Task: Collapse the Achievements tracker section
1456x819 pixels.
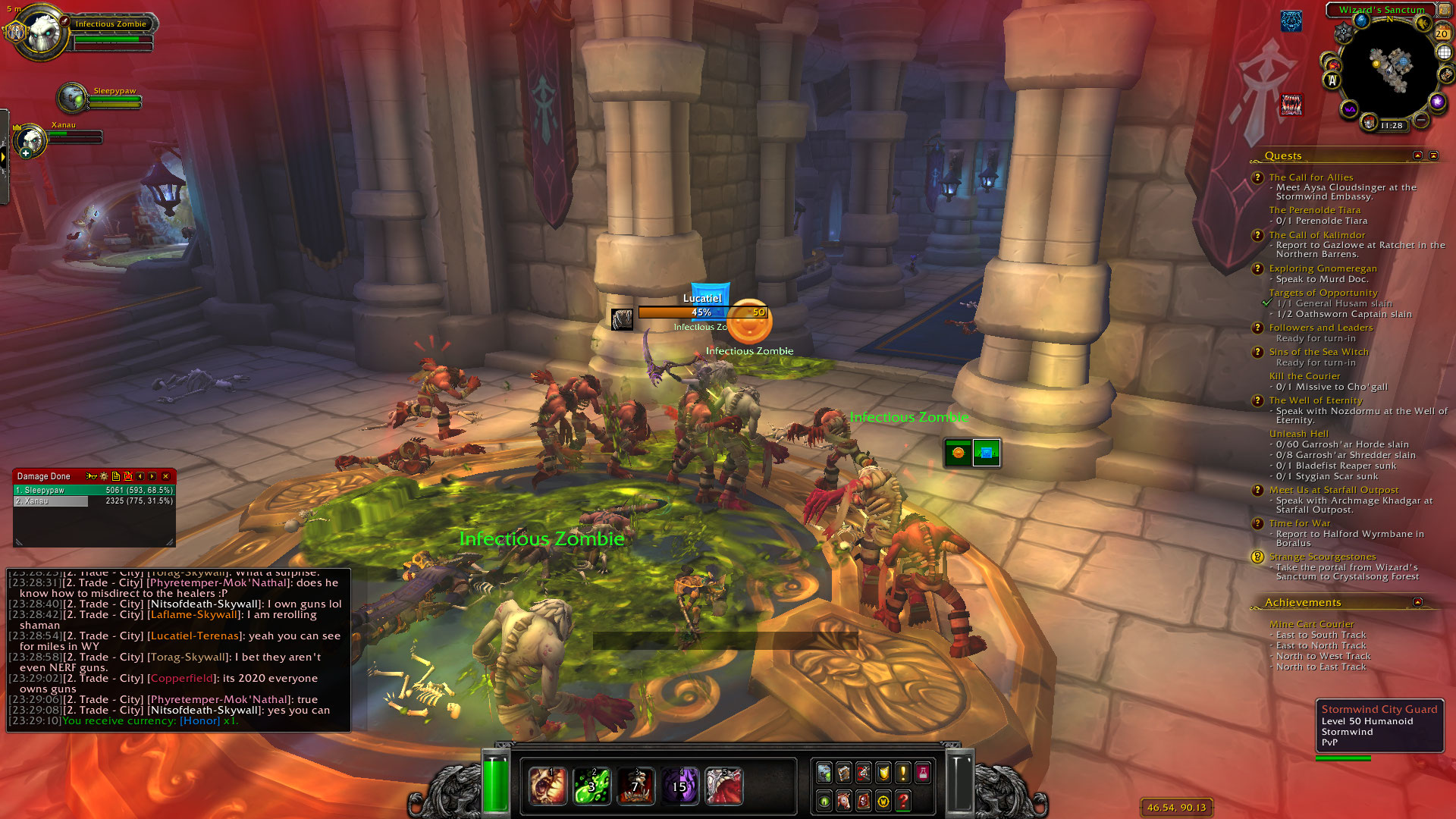Action: [x=1417, y=602]
